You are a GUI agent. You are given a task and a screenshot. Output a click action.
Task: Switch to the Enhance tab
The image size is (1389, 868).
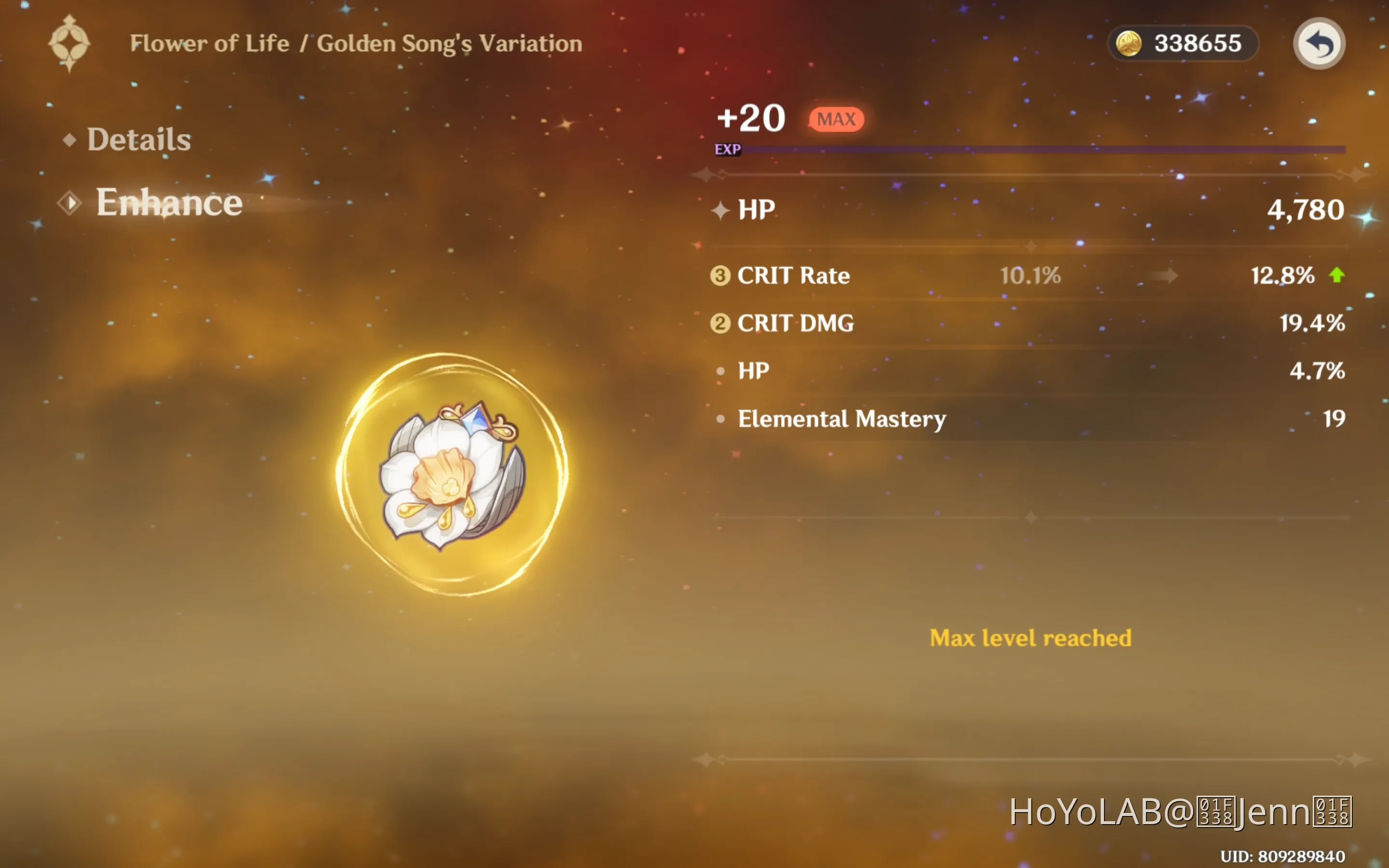(169, 202)
